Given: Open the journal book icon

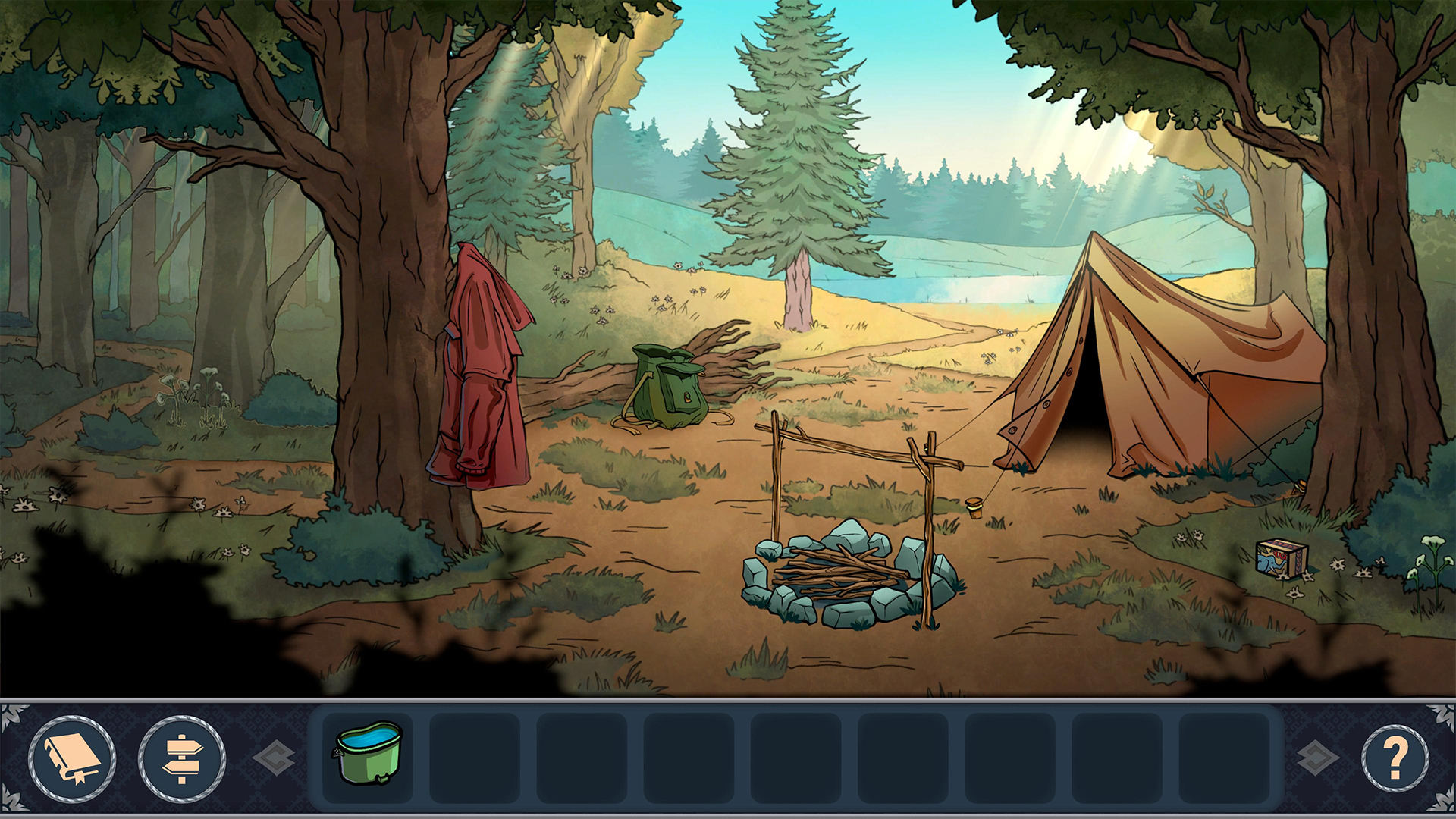Looking at the screenshot, I should (72, 758).
